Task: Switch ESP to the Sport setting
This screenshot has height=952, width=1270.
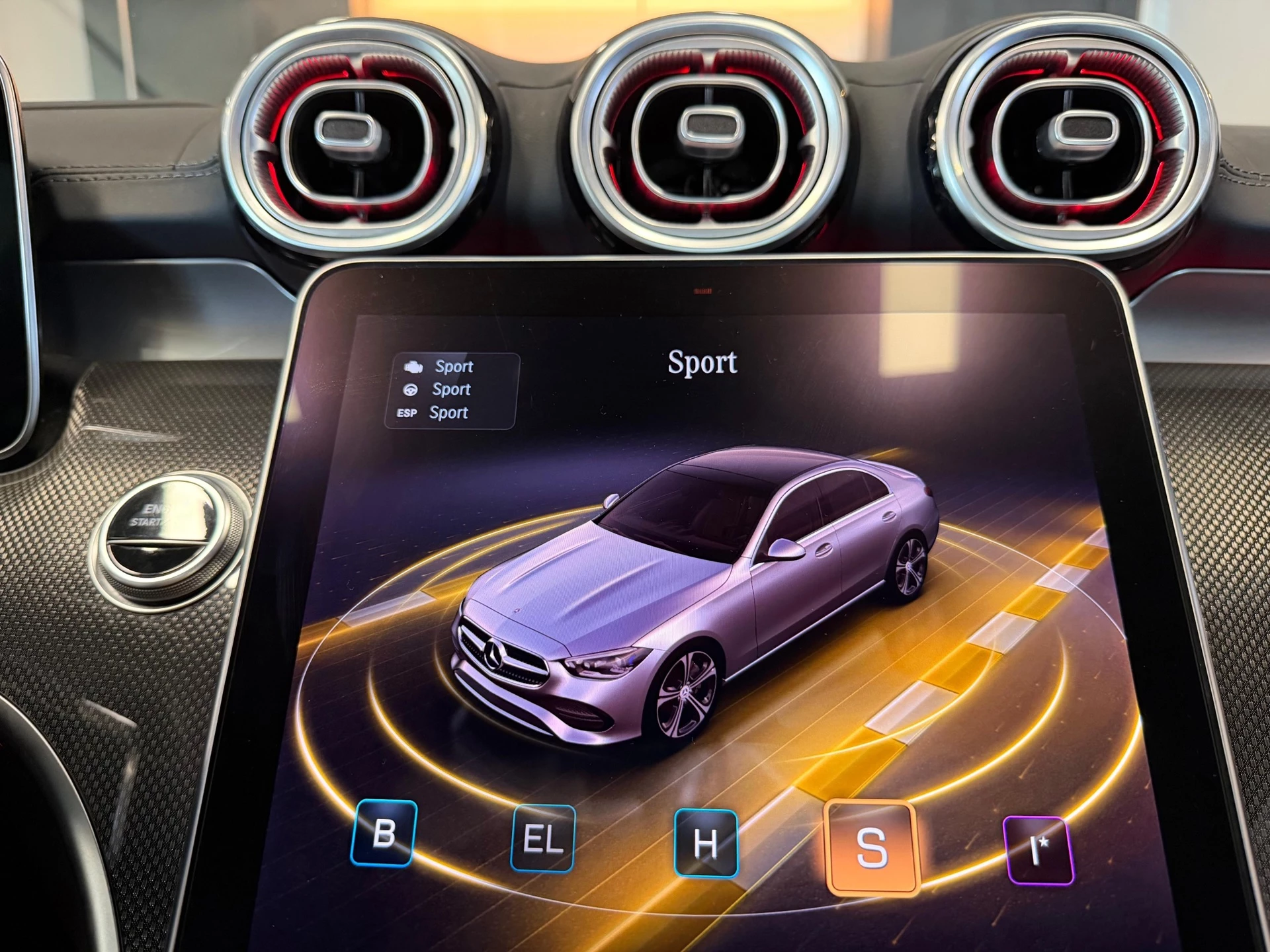Action: 448,413
